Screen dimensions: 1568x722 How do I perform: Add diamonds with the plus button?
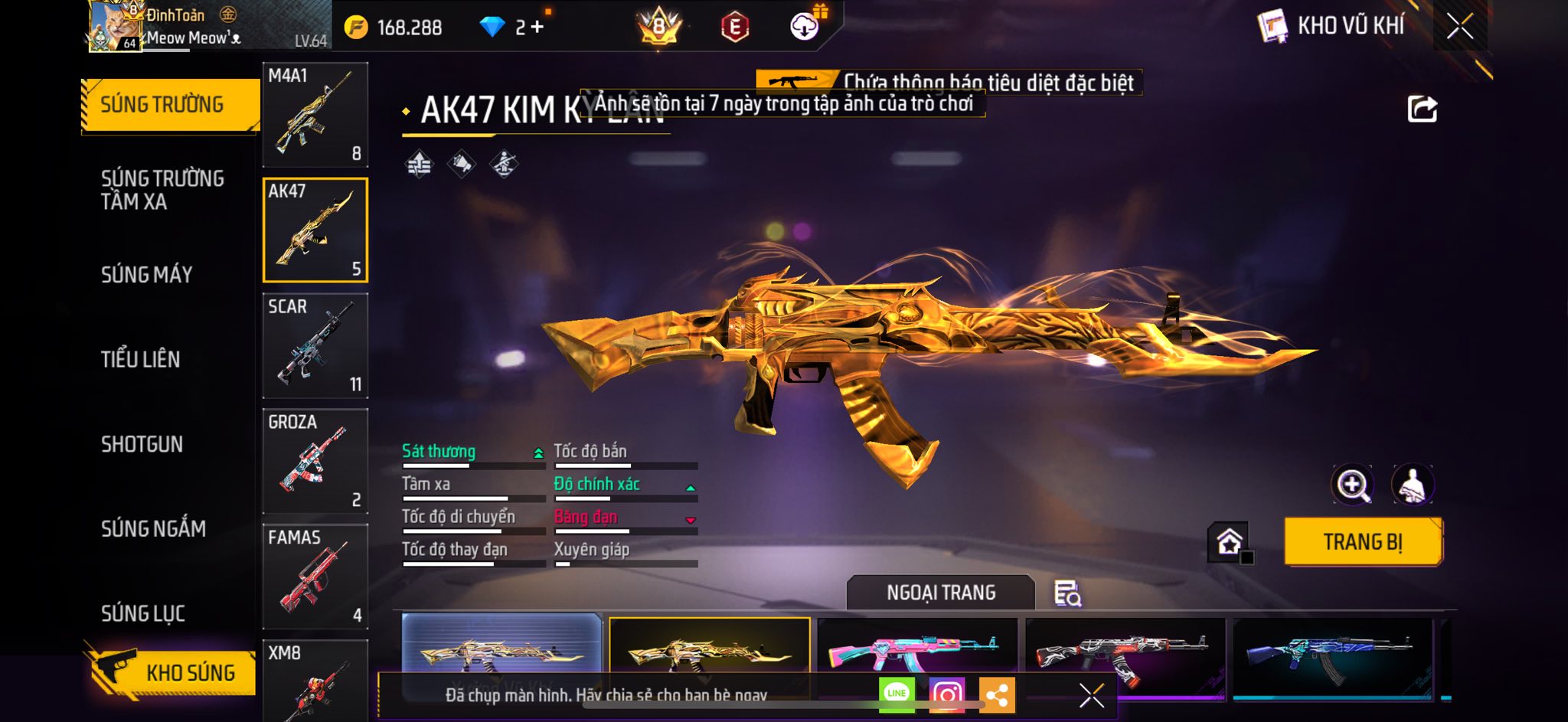tap(537, 28)
